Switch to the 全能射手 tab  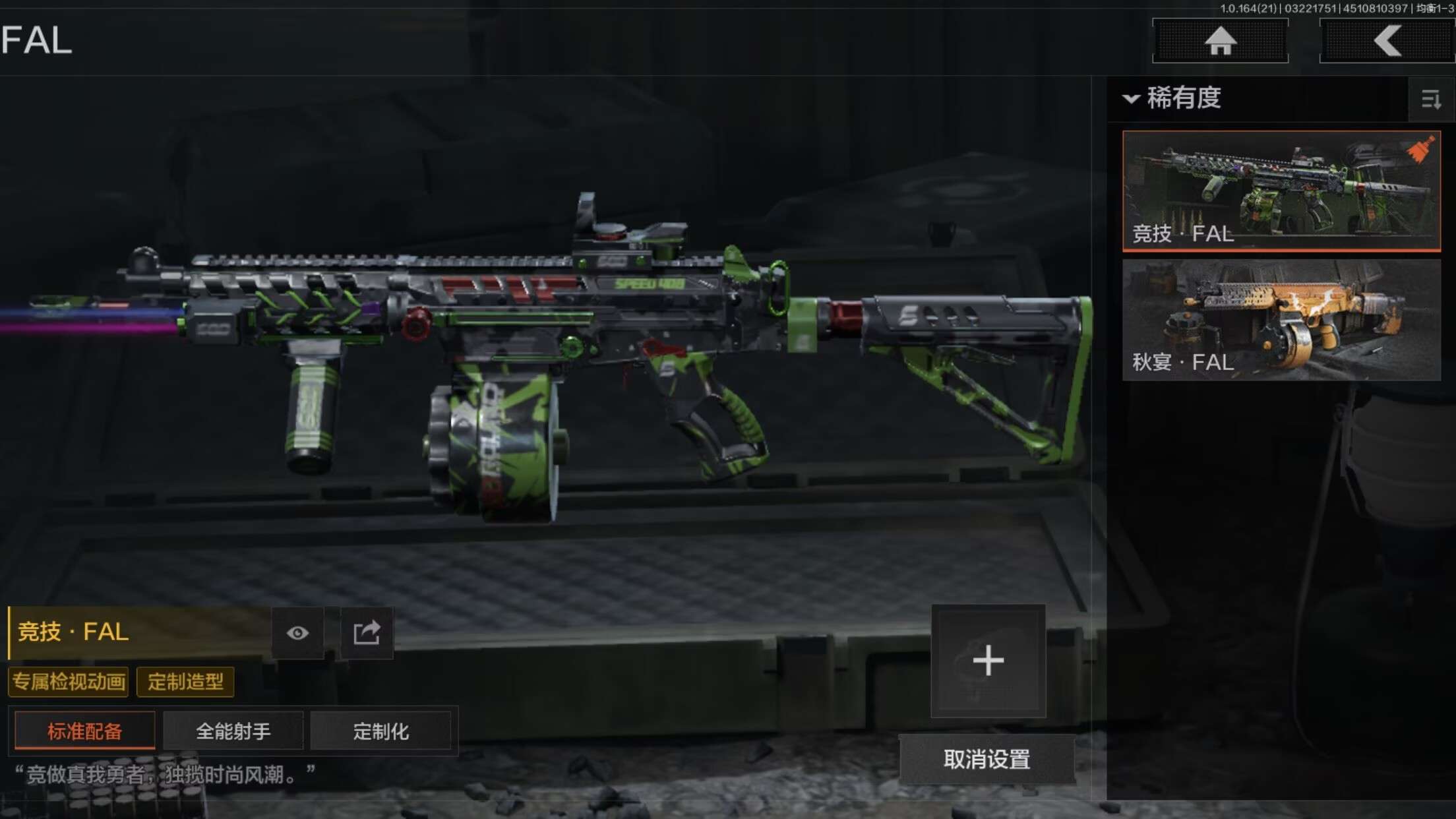click(233, 731)
